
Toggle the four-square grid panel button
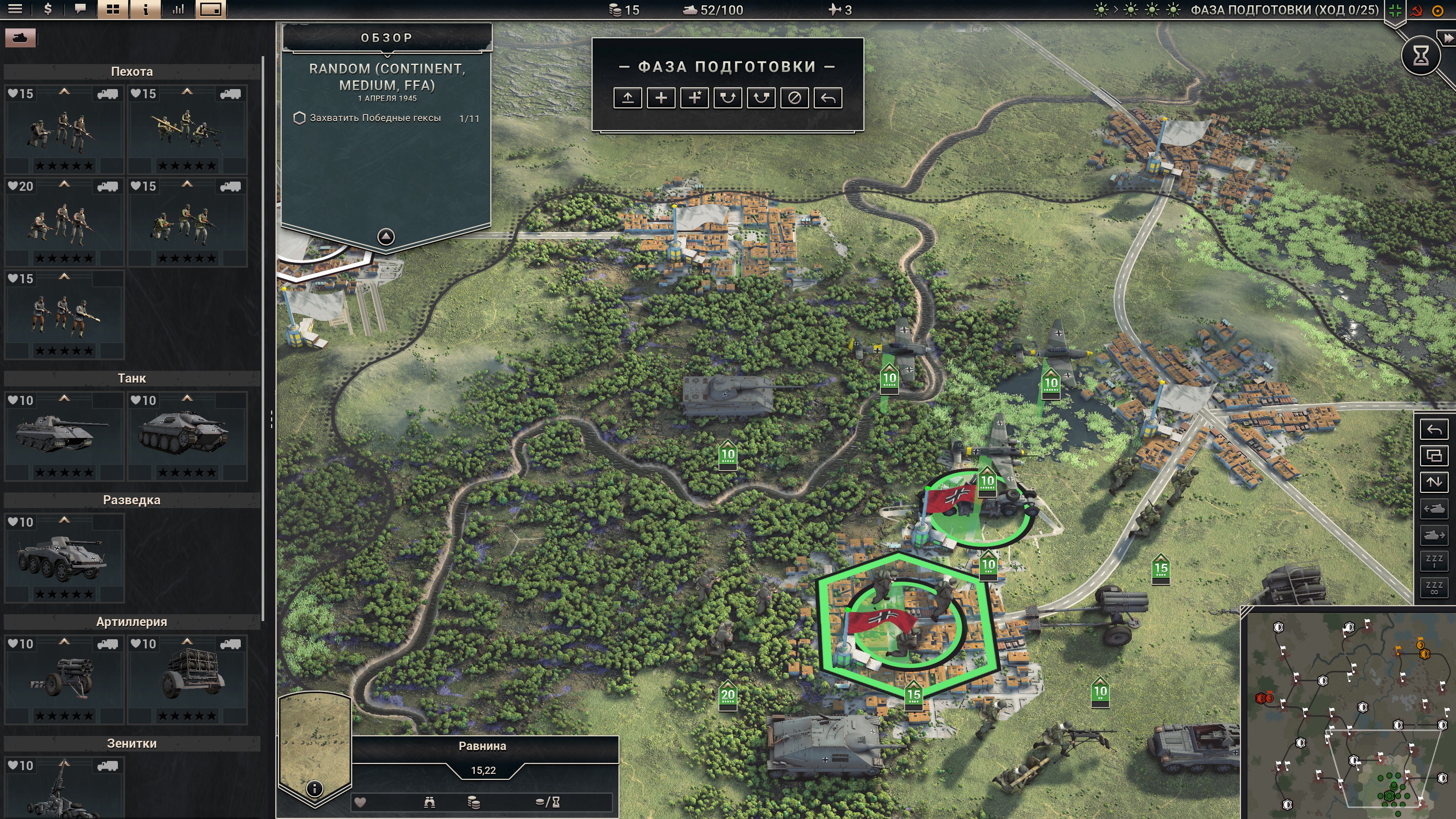pos(113,9)
